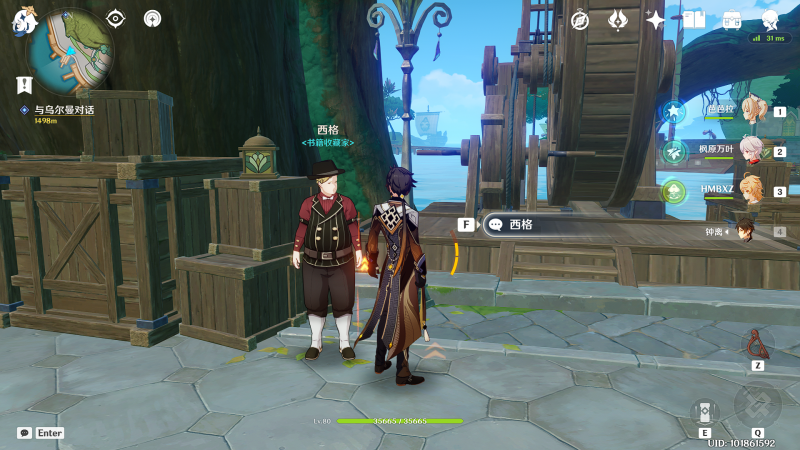
Task: Activate the elemental burst icon
Action: [757, 405]
